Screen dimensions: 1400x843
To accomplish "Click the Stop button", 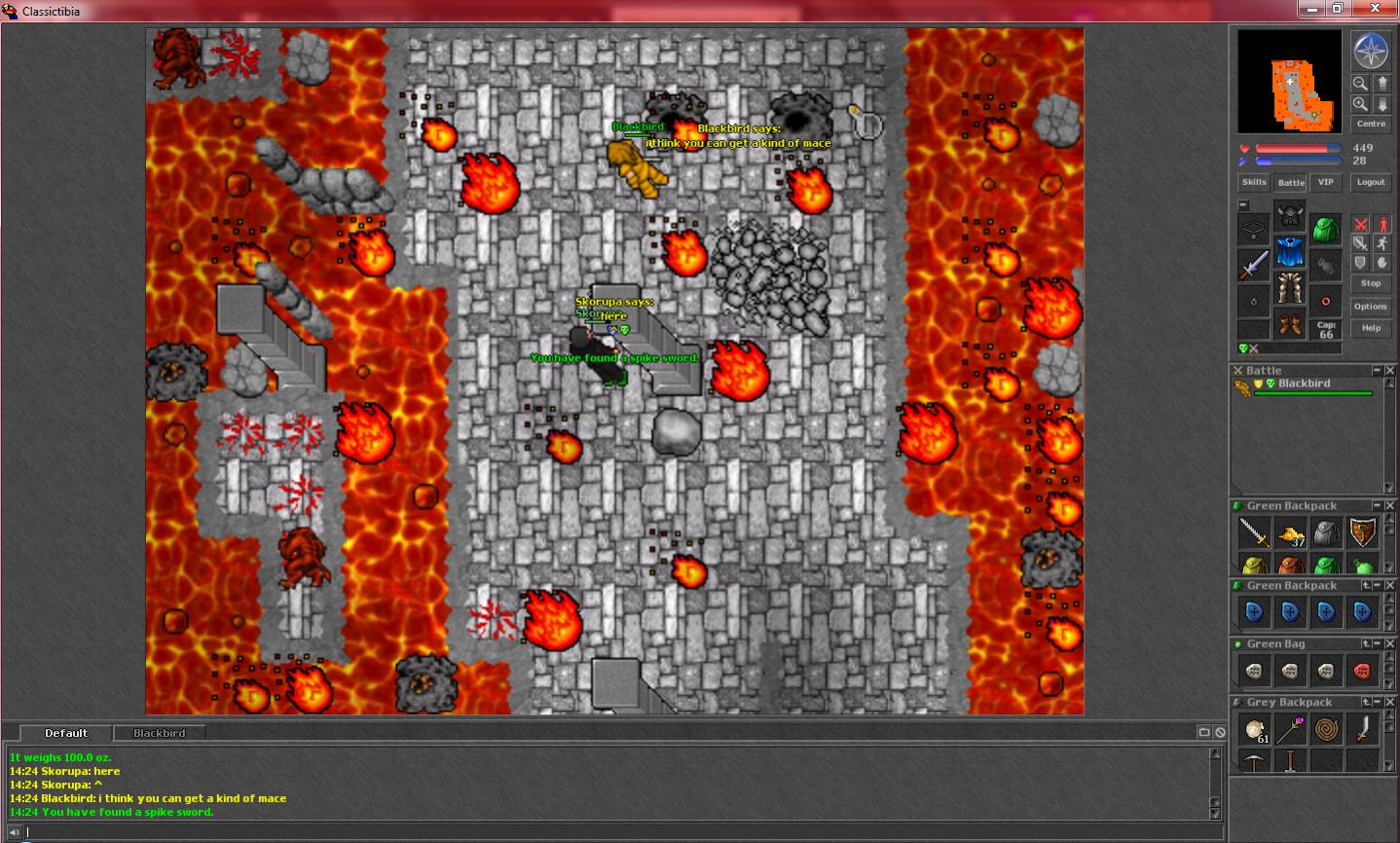I will 1371,283.
